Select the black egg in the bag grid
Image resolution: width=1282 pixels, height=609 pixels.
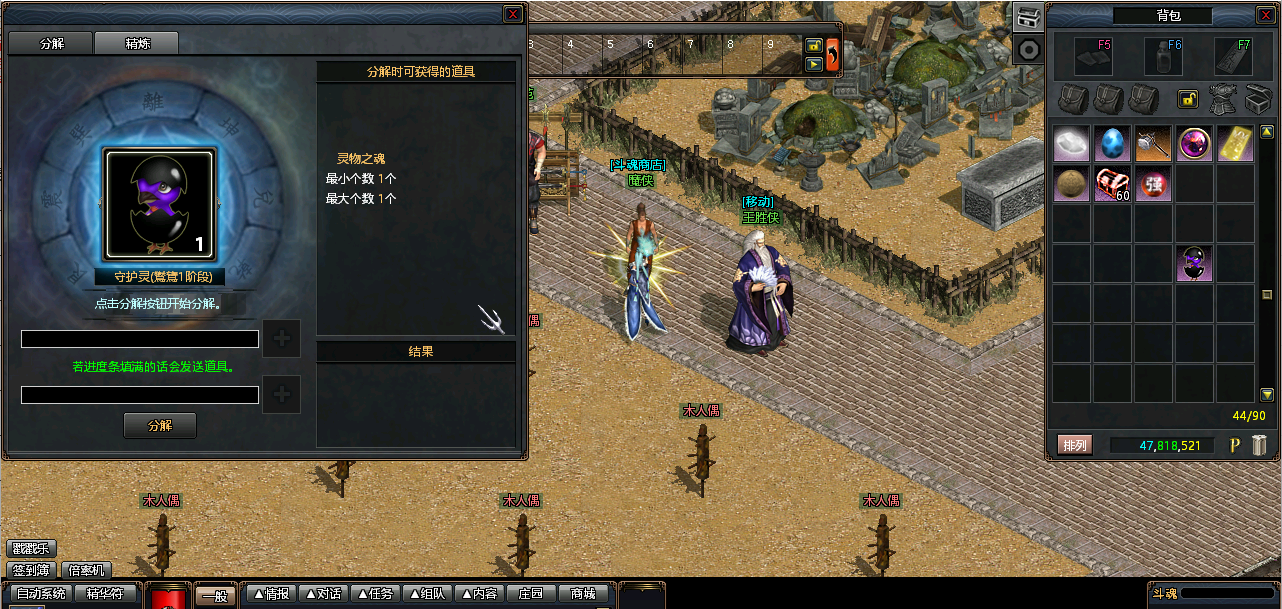[x=1194, y=263]
